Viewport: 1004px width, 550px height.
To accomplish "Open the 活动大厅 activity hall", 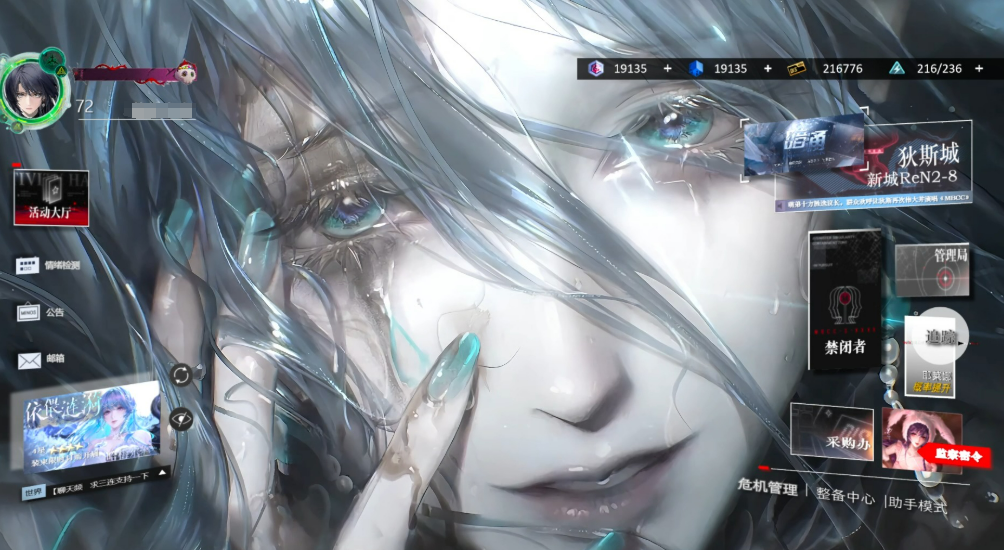I will point(50,197).
